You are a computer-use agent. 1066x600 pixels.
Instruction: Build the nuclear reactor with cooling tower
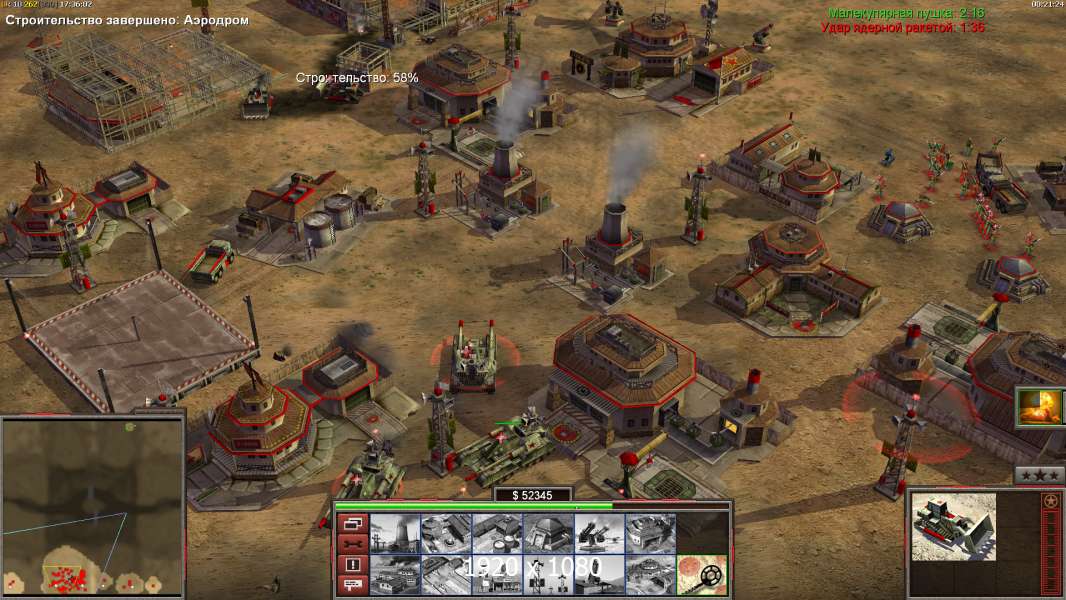click(395, 534)
